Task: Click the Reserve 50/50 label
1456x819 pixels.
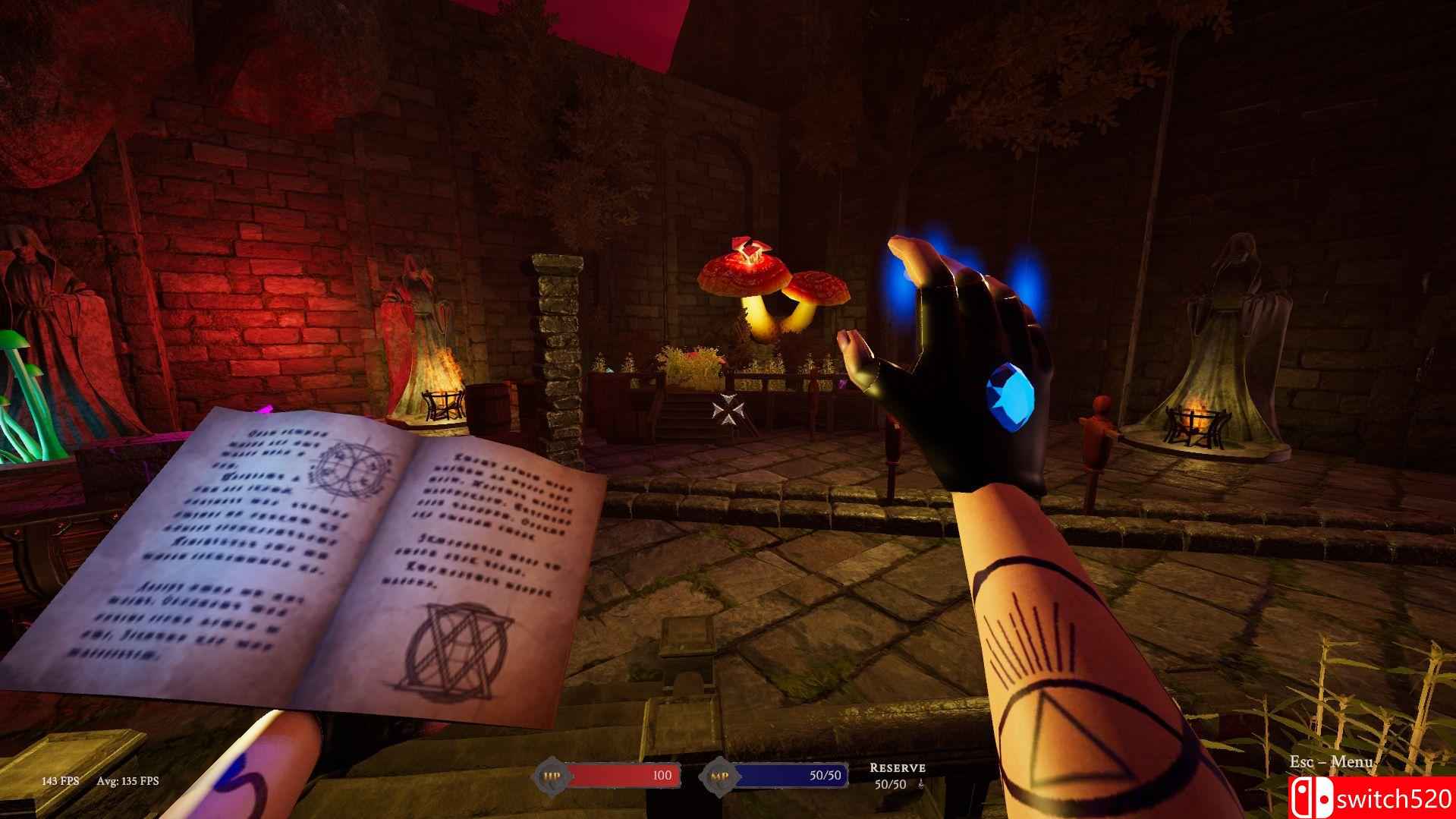Action: click(x=897, y=773)
